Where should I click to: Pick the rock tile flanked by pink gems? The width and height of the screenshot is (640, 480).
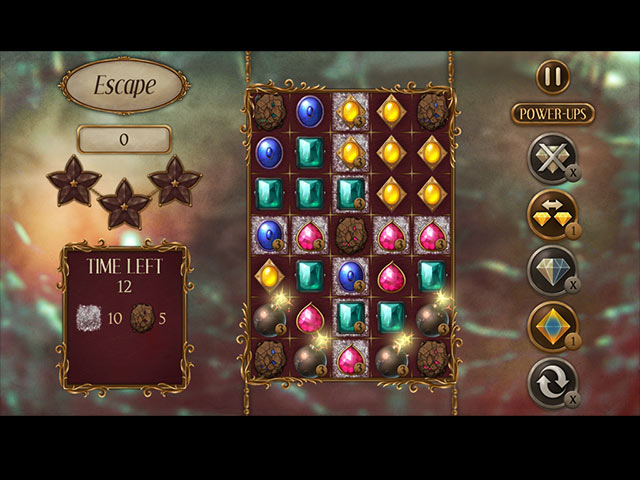pos(350,234)
